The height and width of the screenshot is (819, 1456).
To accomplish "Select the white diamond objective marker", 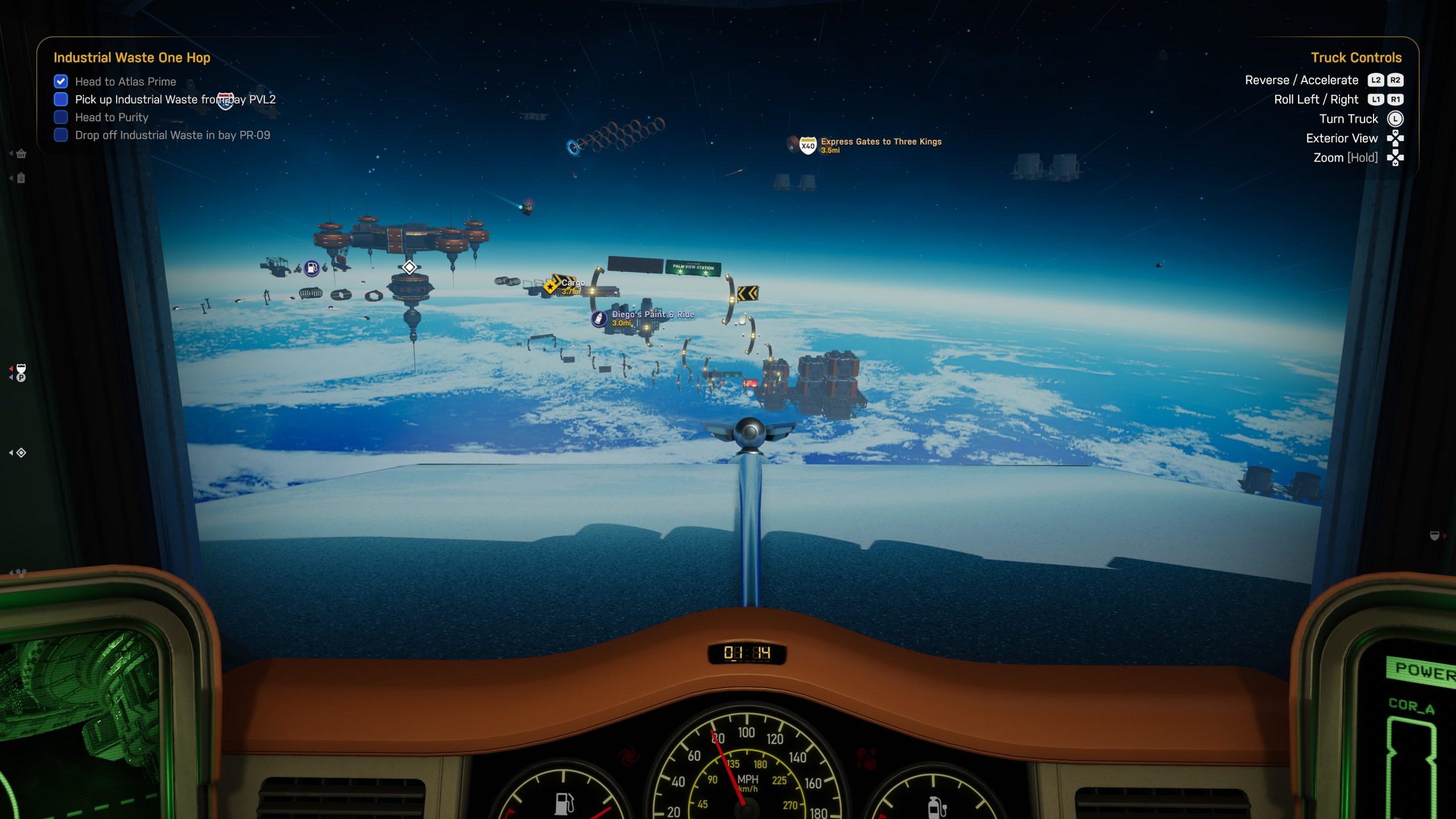I will [x=409, y=267].
